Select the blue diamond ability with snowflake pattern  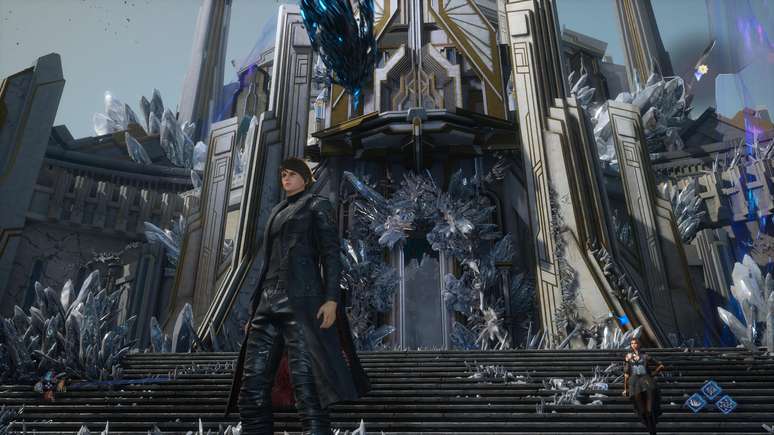(x=726, y=404)
